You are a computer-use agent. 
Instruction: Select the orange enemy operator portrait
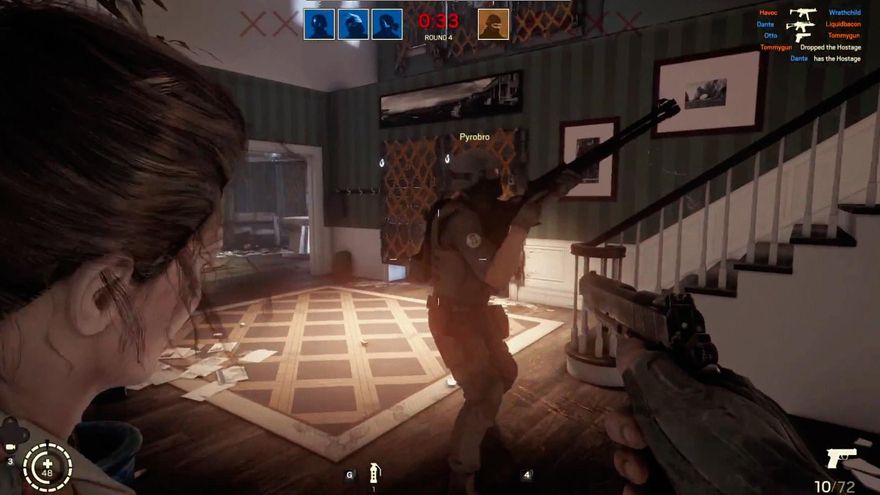click(x=493, y=24)
